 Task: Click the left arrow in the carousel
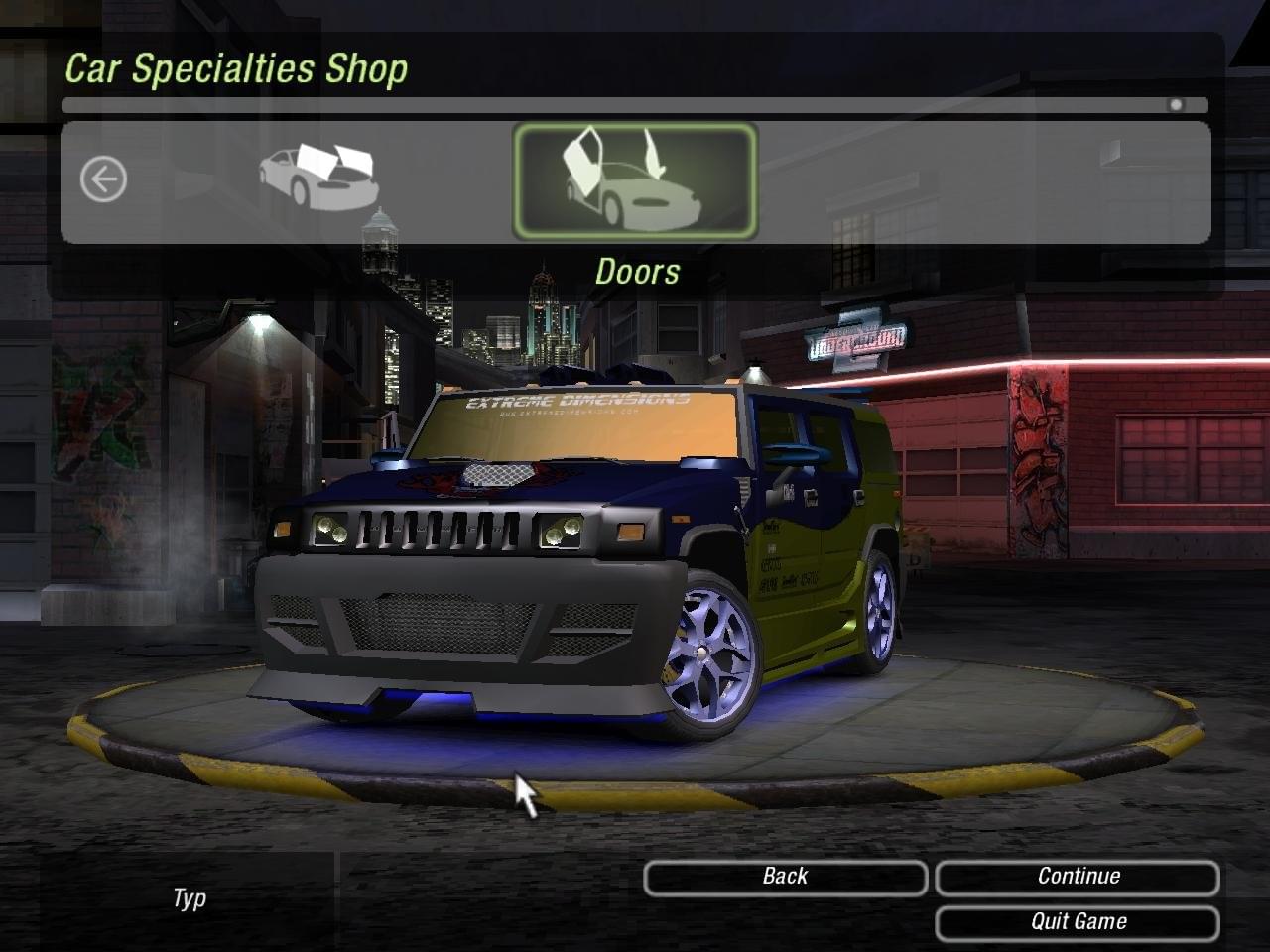tap(104, 180)
